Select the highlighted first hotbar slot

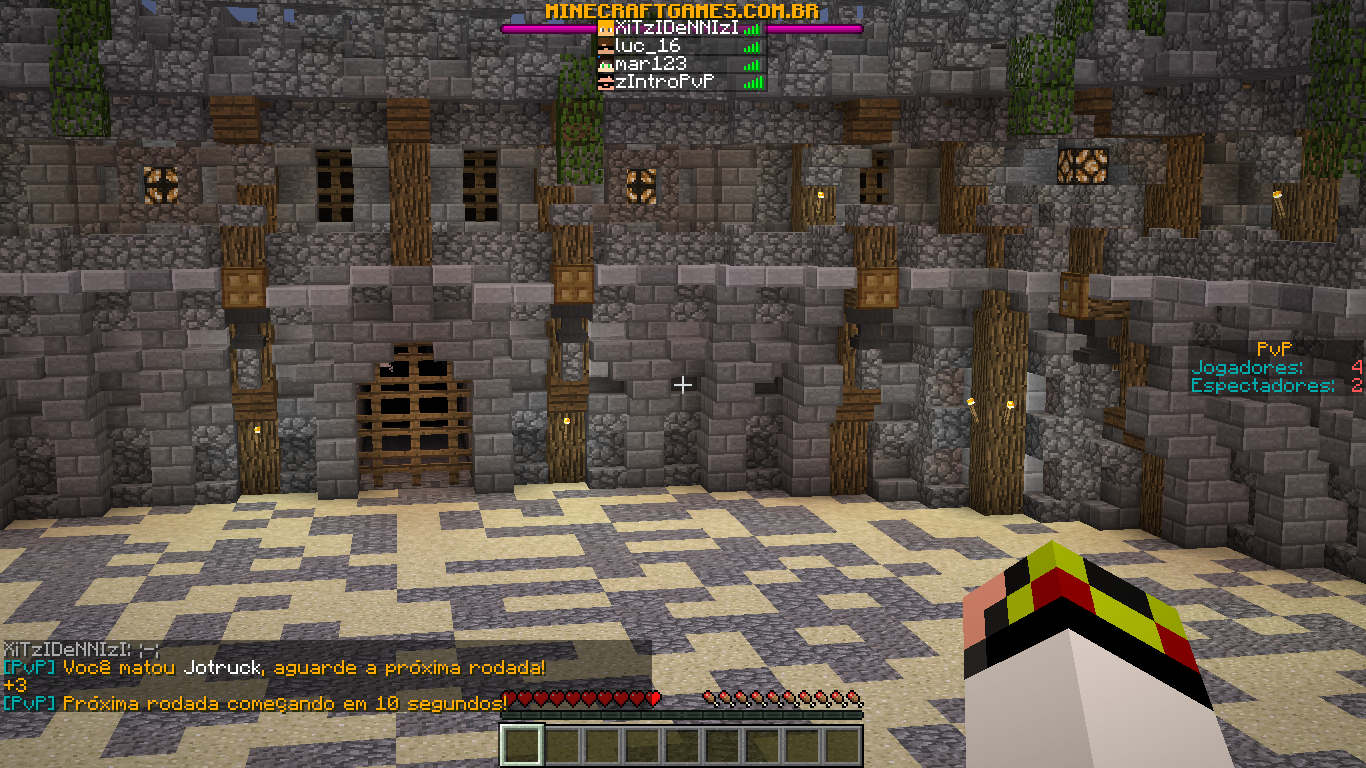[521, 745]
